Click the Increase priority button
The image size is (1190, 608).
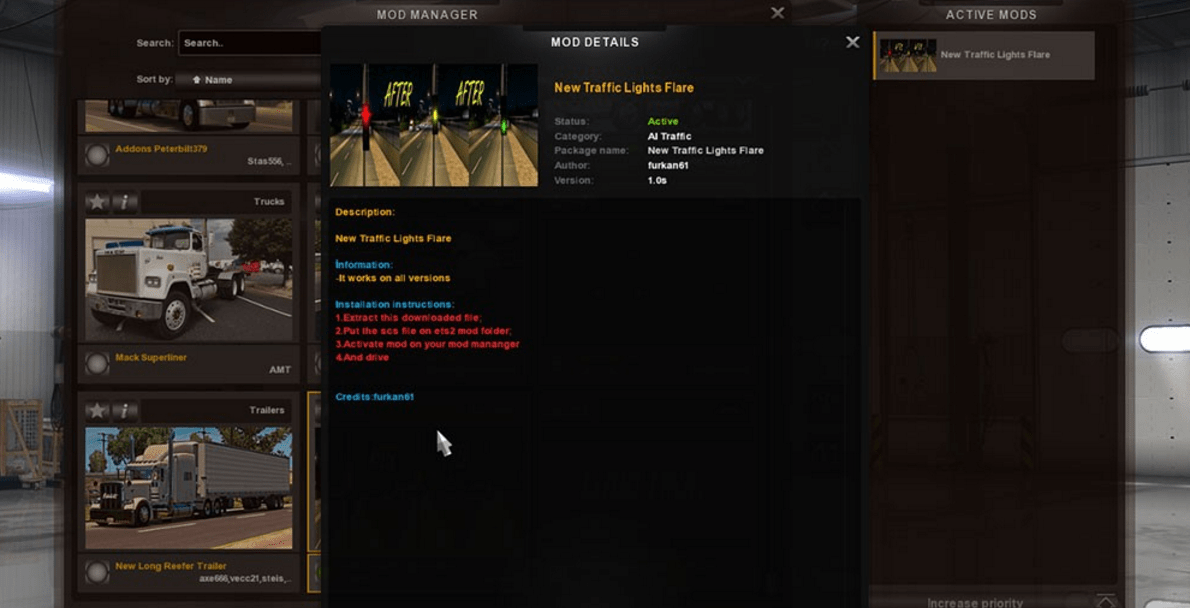974,602
